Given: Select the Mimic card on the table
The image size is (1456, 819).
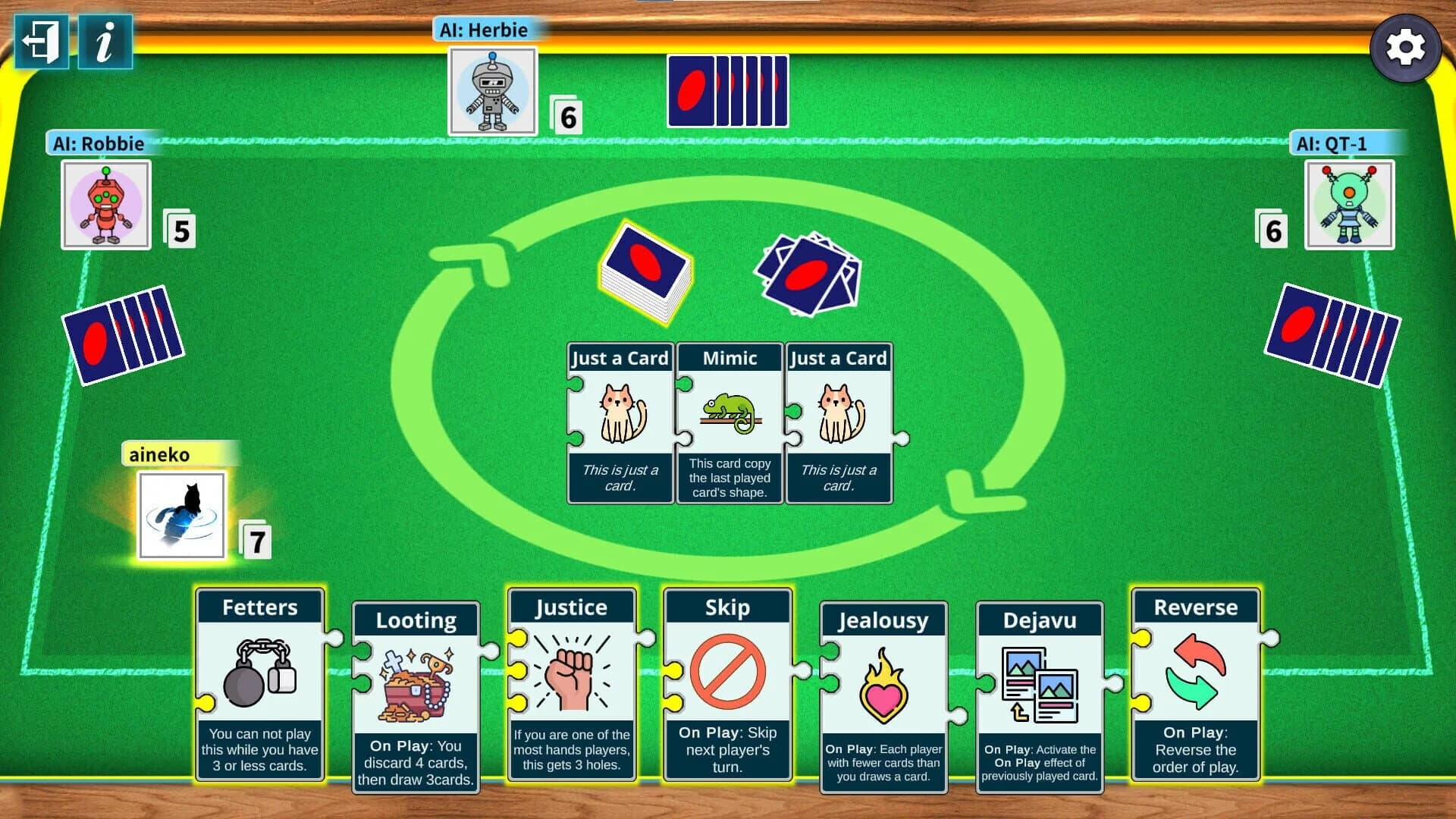Looking at the screenshot, I should point(729,421).
